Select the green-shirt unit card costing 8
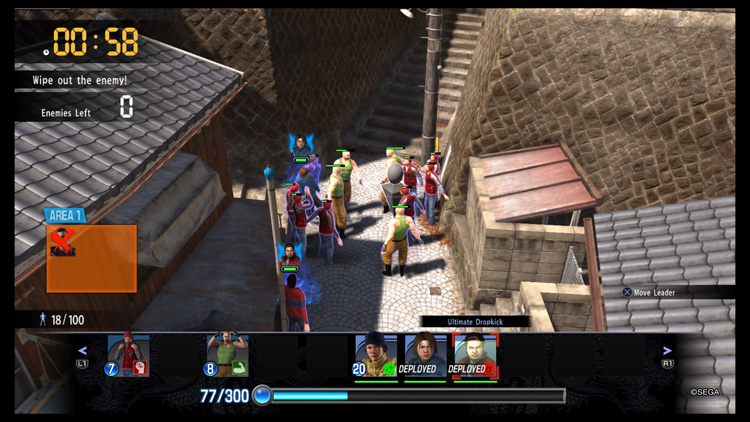 coord(226,356)
